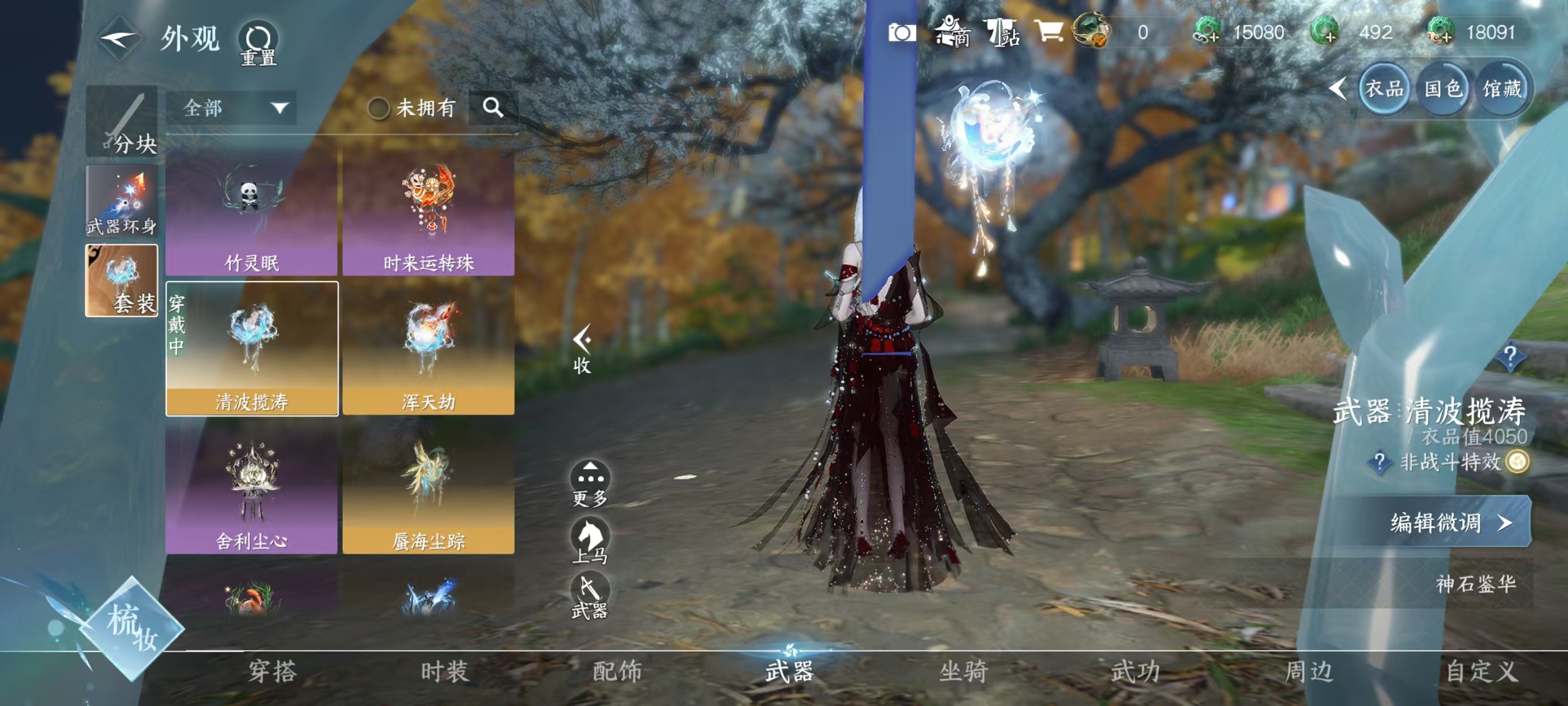
Task: Pick the 舍利尘心 weapon skin
Action: (251, 489)
